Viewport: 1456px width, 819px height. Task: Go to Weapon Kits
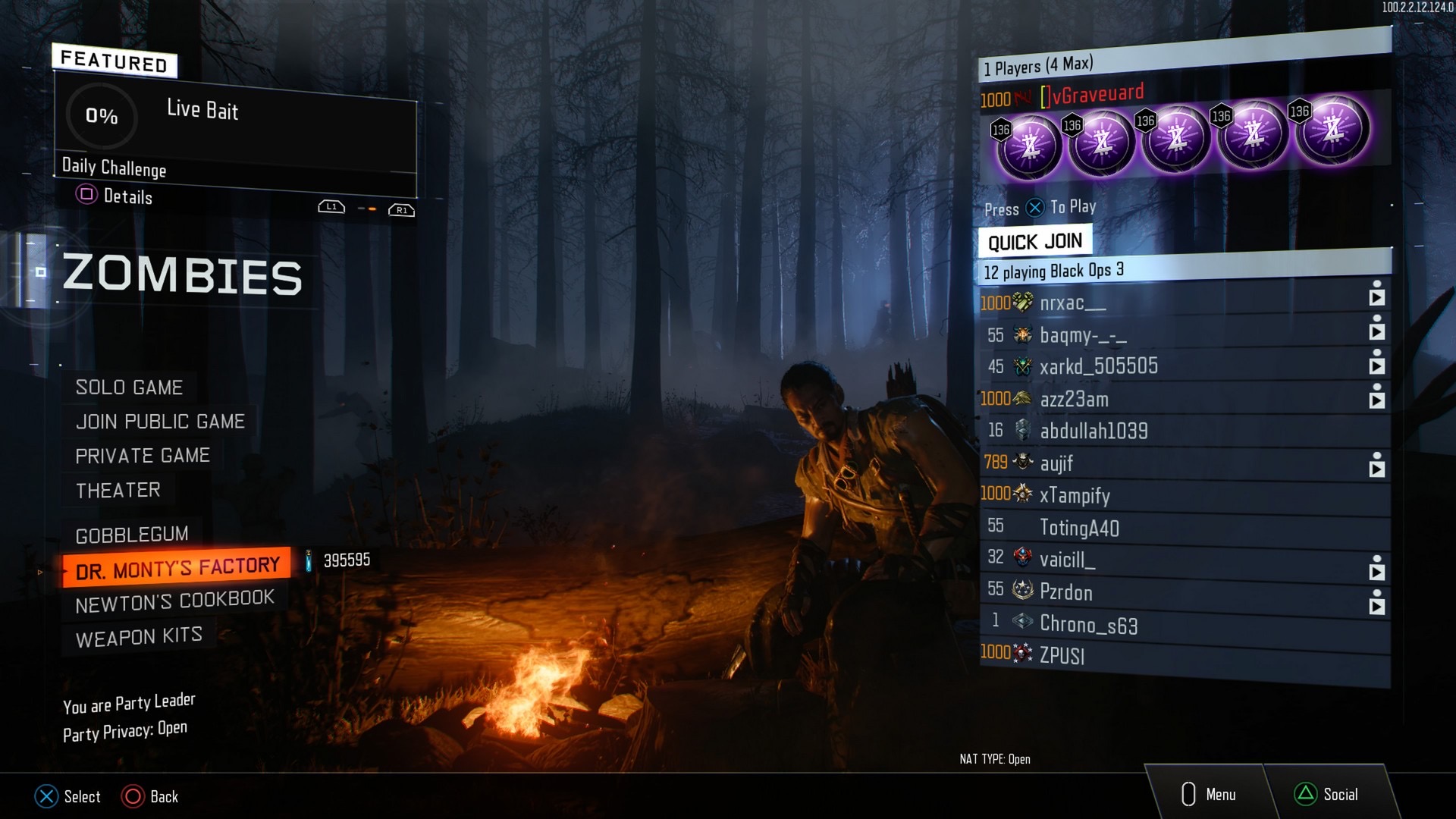139,637
